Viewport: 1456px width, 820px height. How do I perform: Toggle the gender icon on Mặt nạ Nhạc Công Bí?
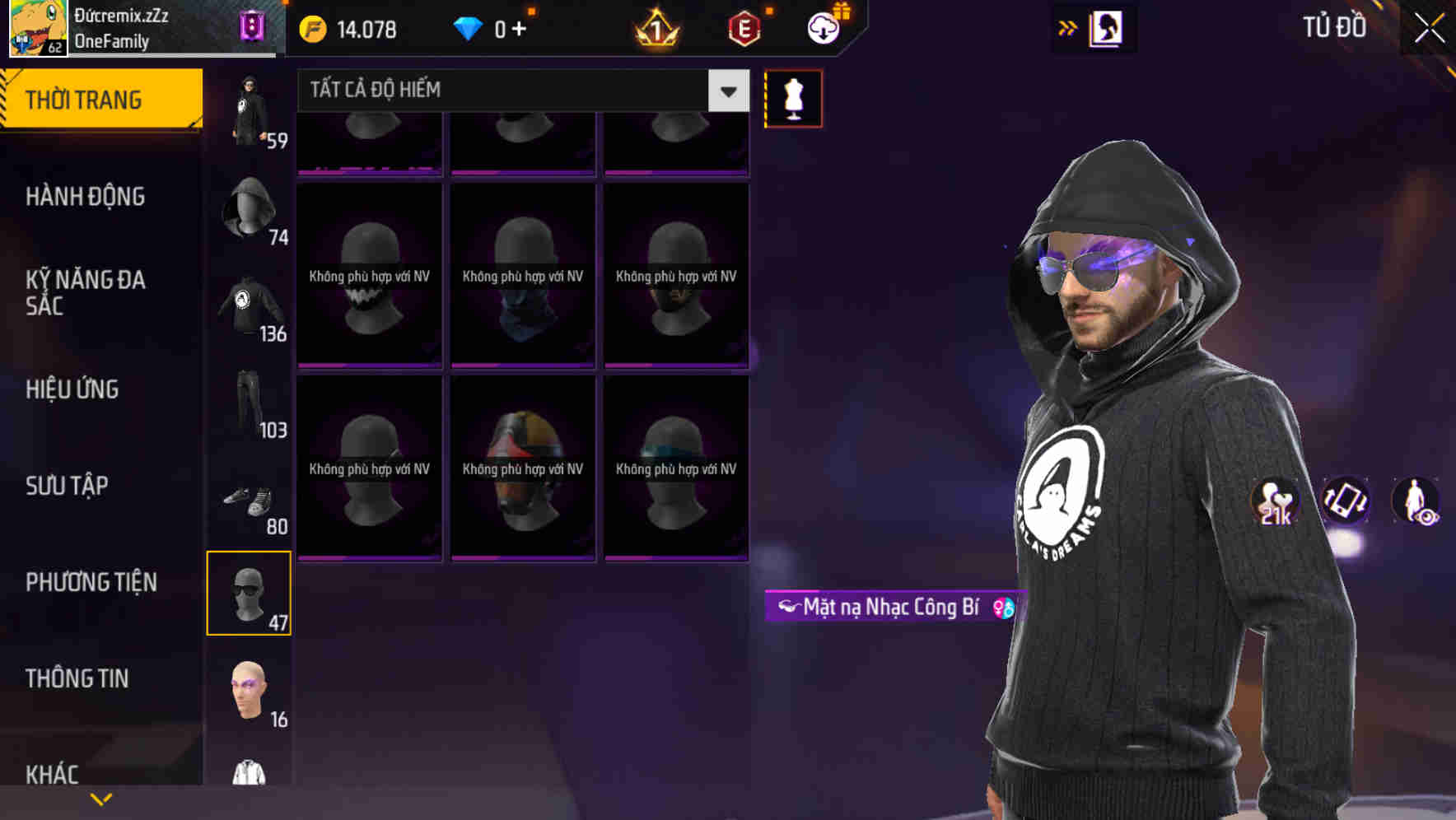pyautogui.click(x=1001, y=608)
